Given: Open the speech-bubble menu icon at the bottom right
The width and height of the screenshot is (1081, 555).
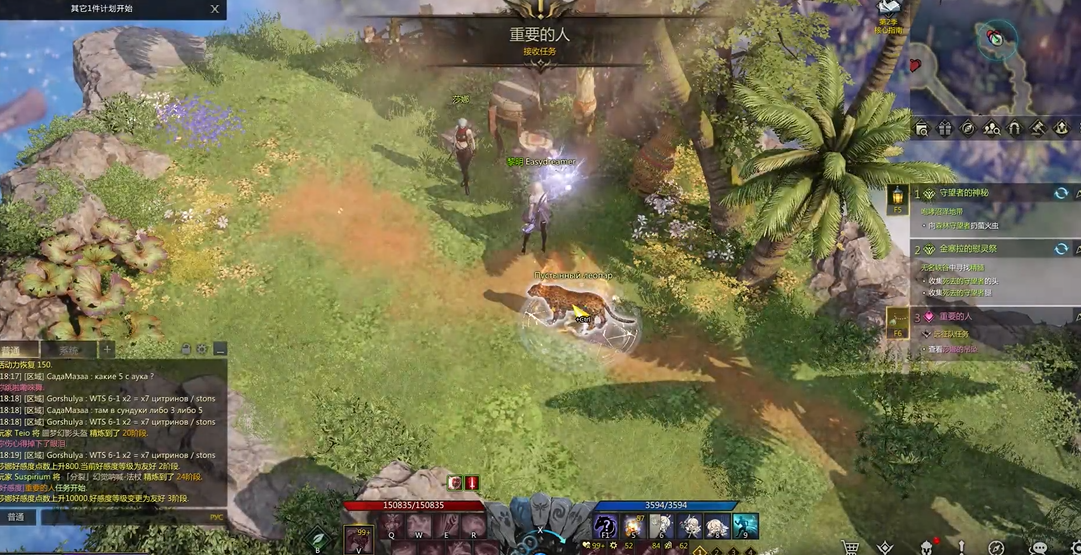Looking at the screenshot, I should pos(1038,548).
